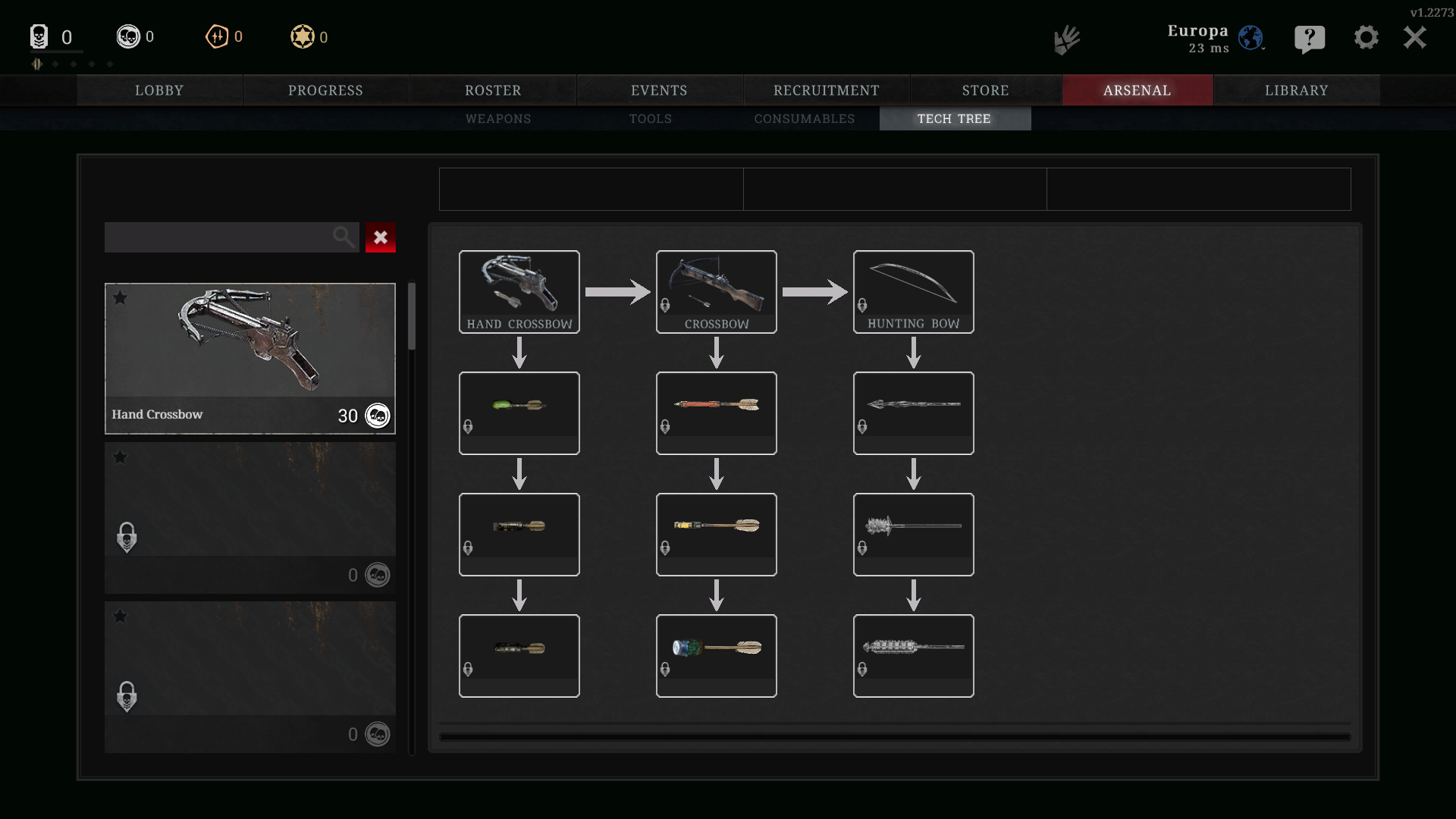Open the Consumables sub-tab

(x=804, y=119)
